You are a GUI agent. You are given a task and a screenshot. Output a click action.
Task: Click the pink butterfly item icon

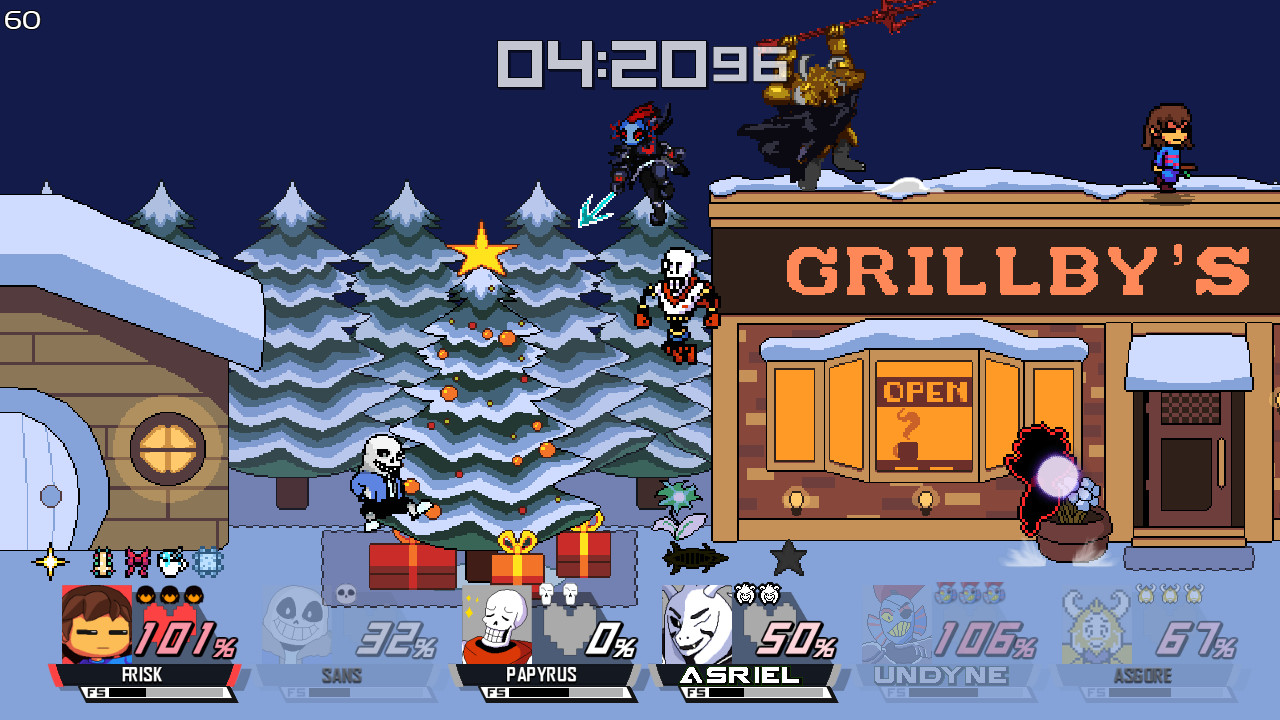click(x=138, y=562)
